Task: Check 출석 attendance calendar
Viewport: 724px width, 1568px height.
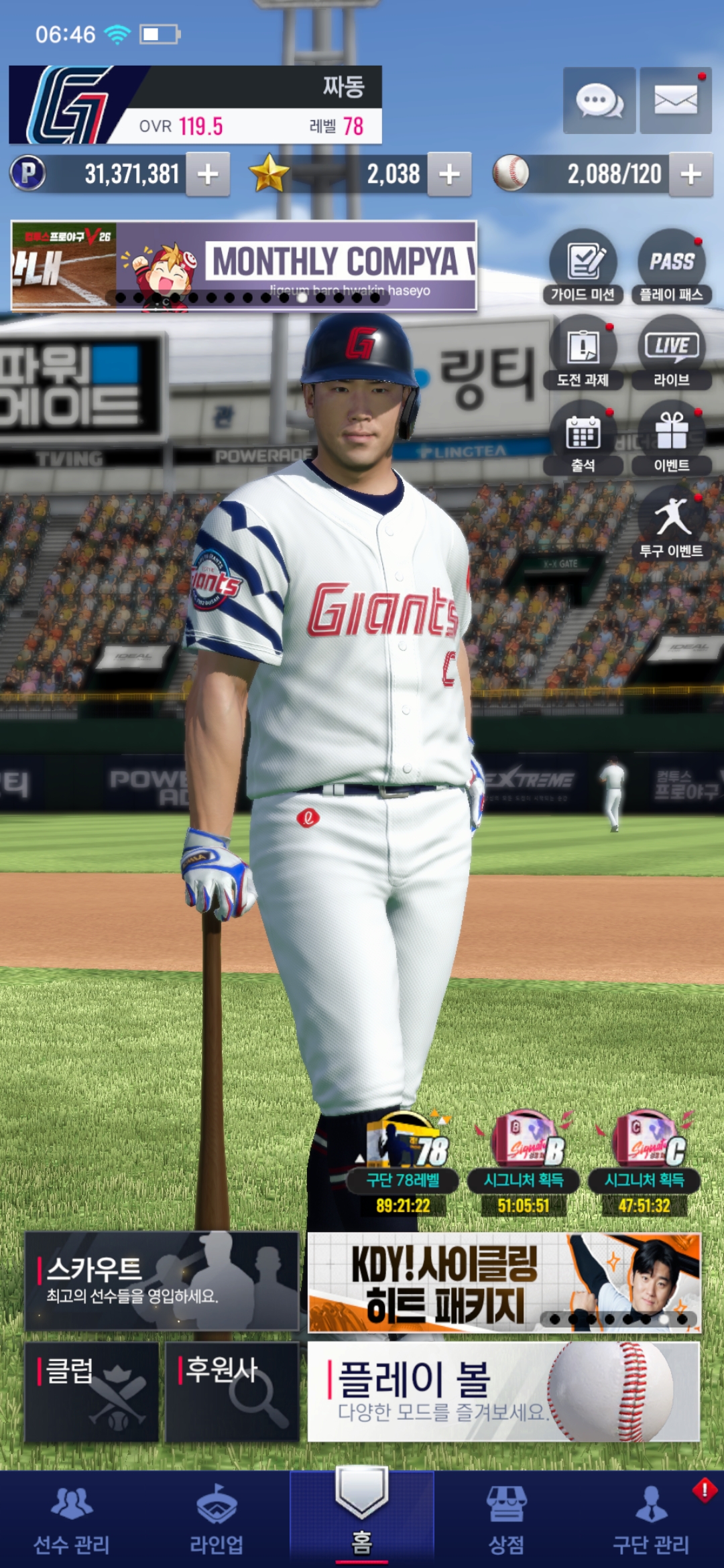Action: click(583, 438)
